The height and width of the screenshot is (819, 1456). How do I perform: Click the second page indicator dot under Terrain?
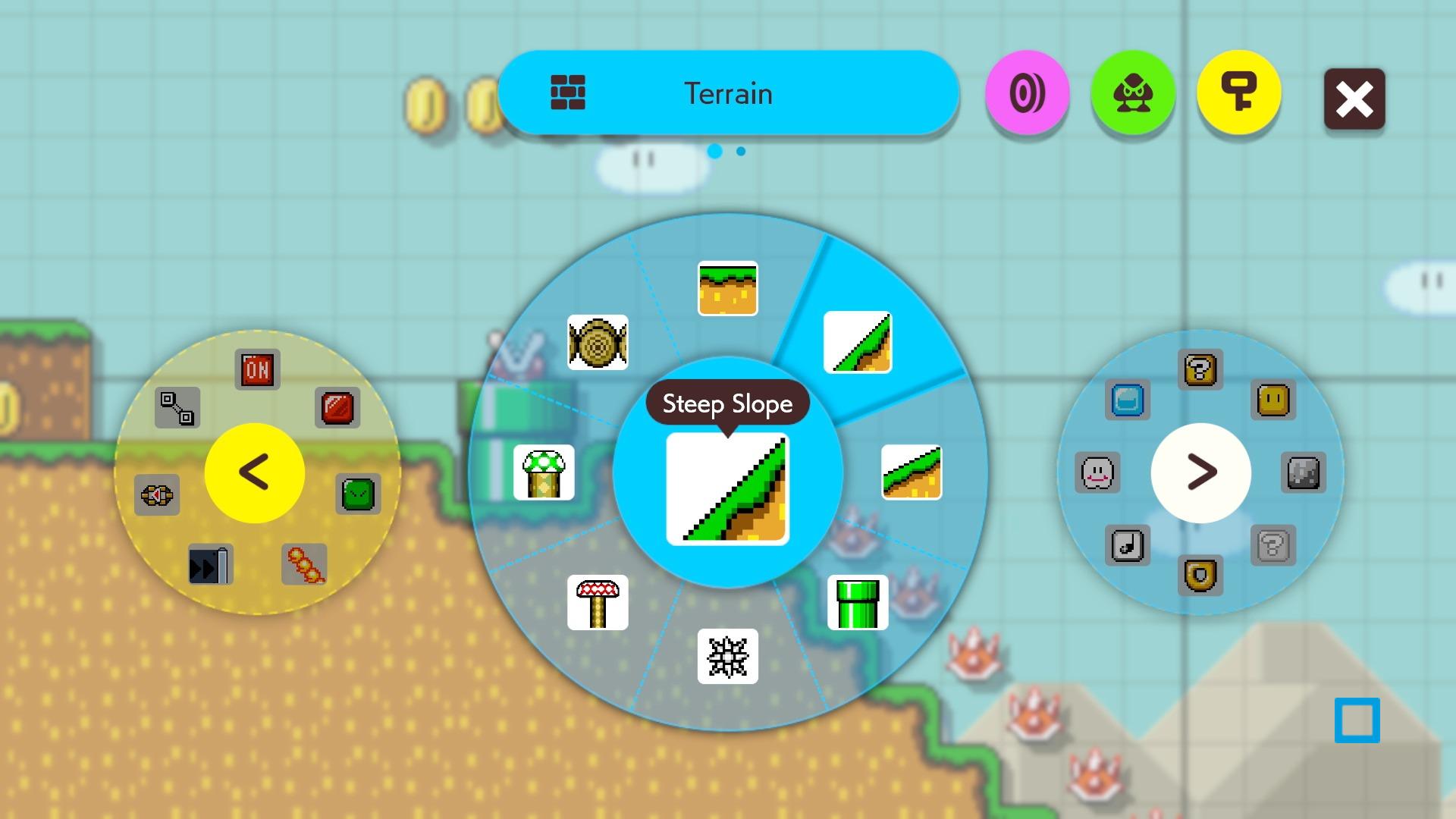tap(739, 152)
